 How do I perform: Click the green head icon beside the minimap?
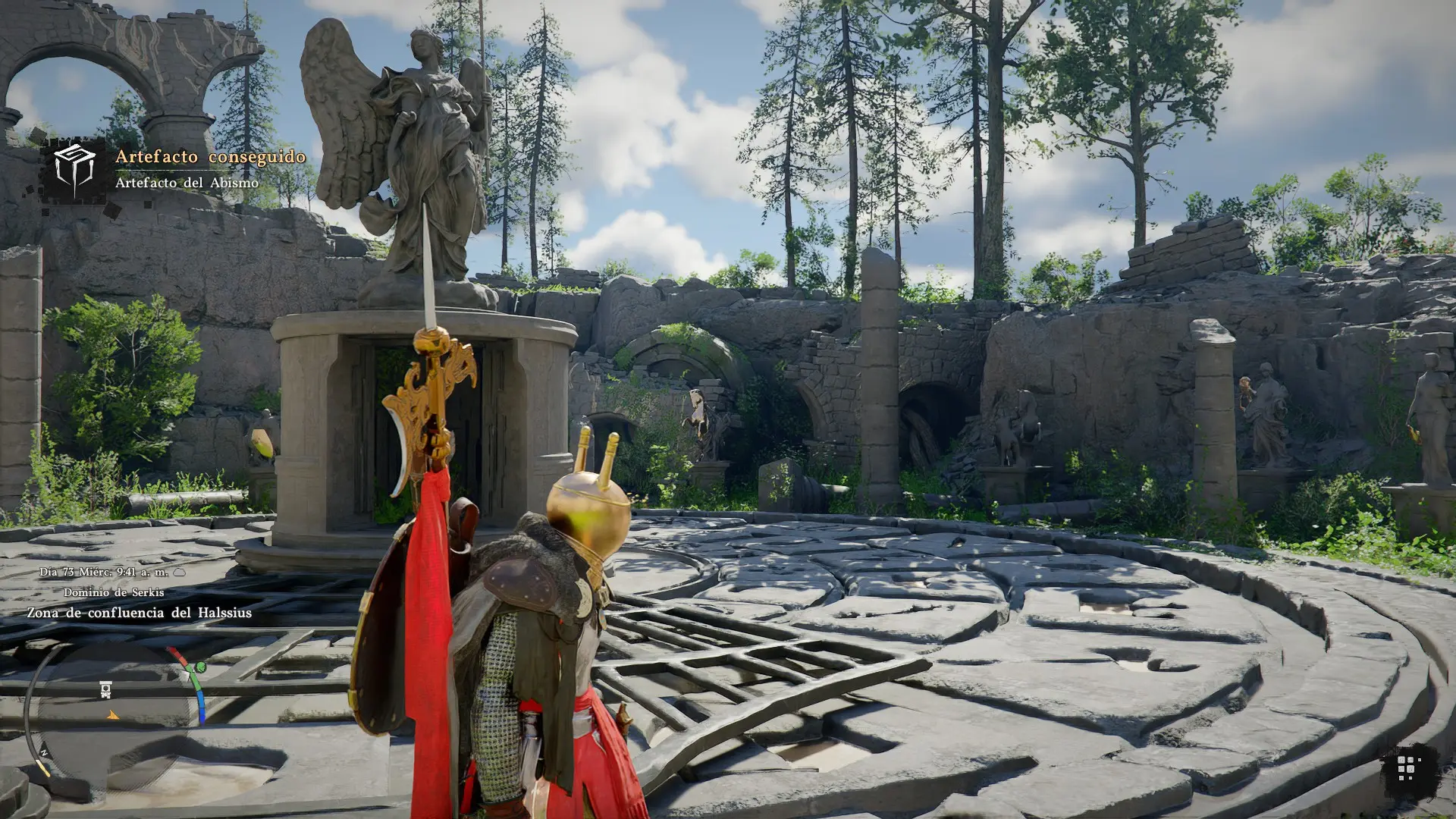click(200, 667)
